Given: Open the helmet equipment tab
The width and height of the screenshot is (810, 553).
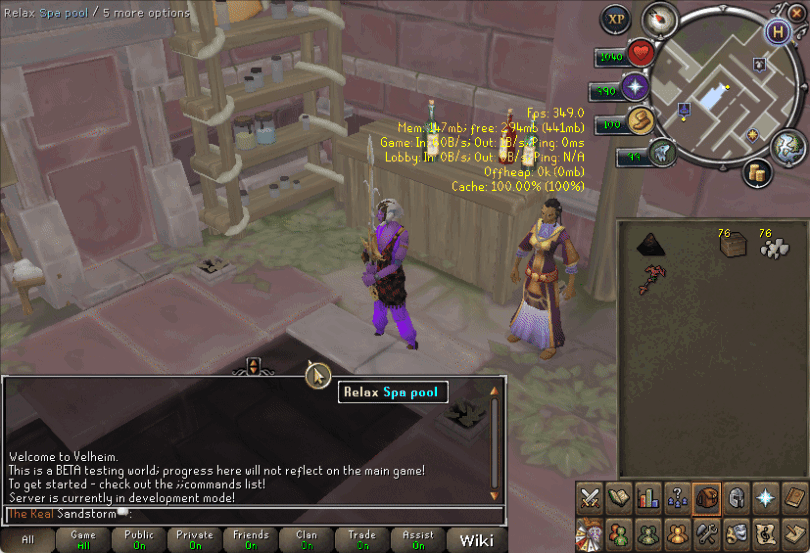Looking at the screenshot, I should pyautogui.click(x=737, y=497).
